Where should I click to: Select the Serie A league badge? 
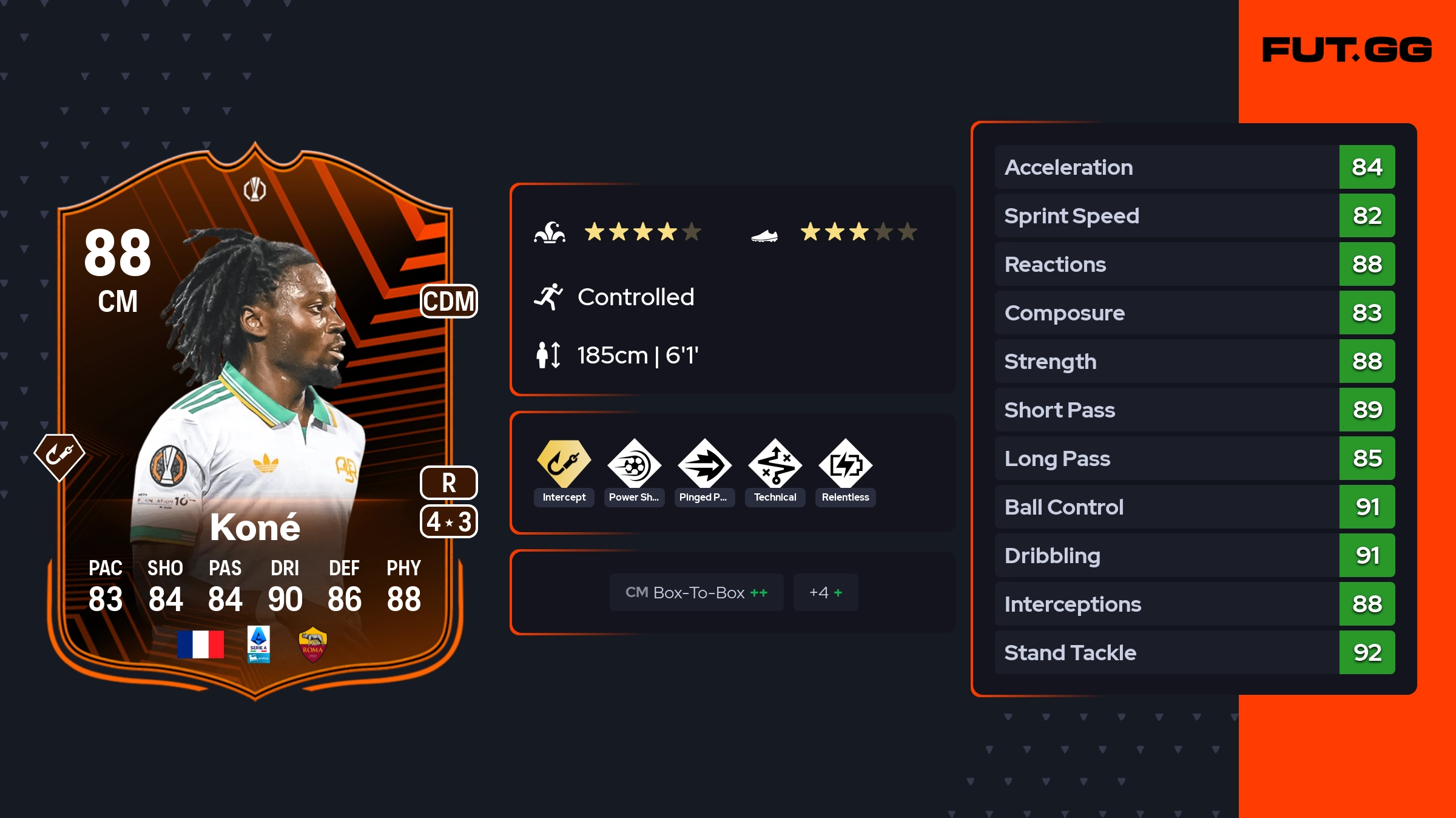pos(258,644)
